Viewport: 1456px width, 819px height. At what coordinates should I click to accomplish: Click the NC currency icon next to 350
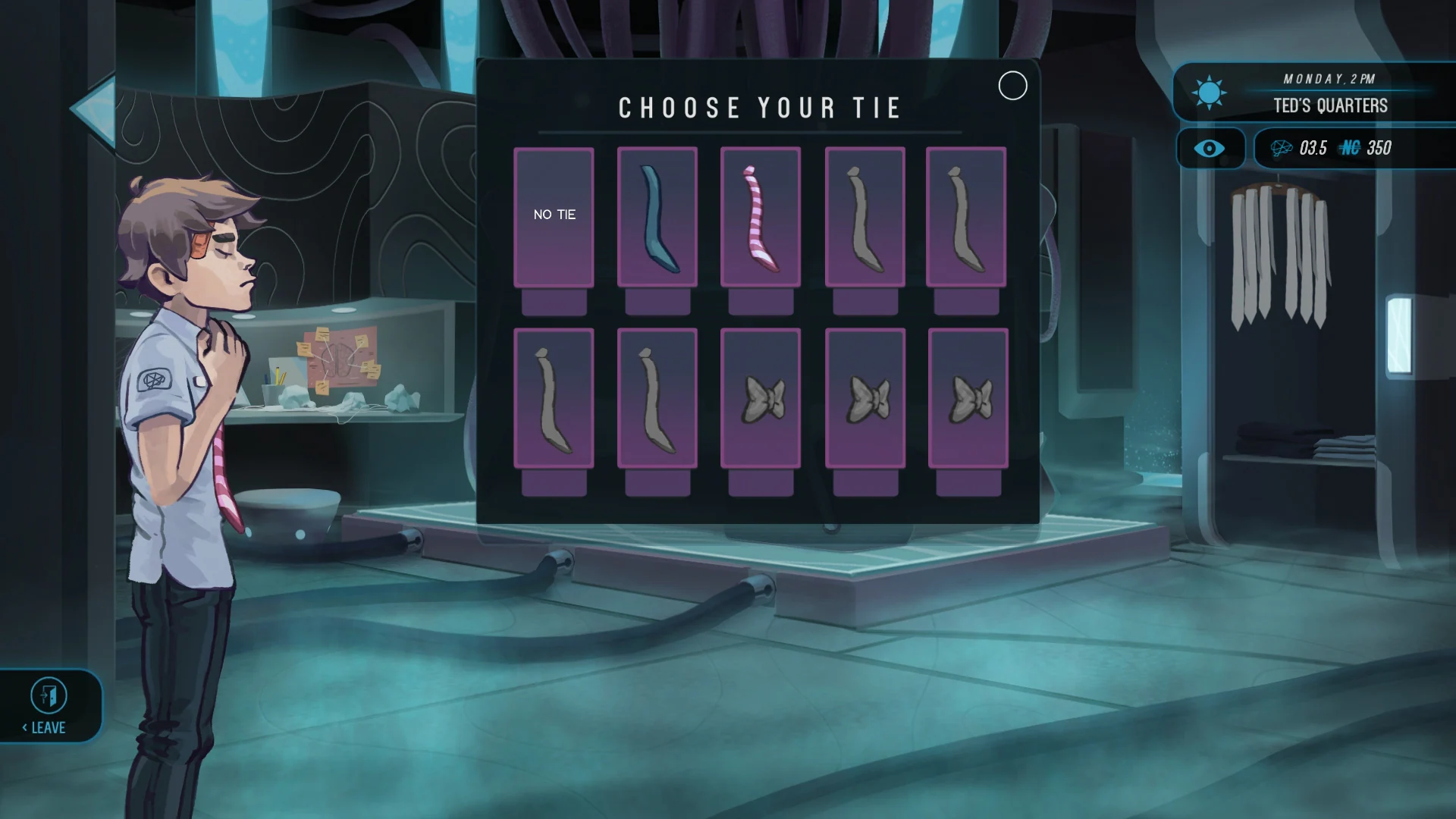(x=1350, y=149)
